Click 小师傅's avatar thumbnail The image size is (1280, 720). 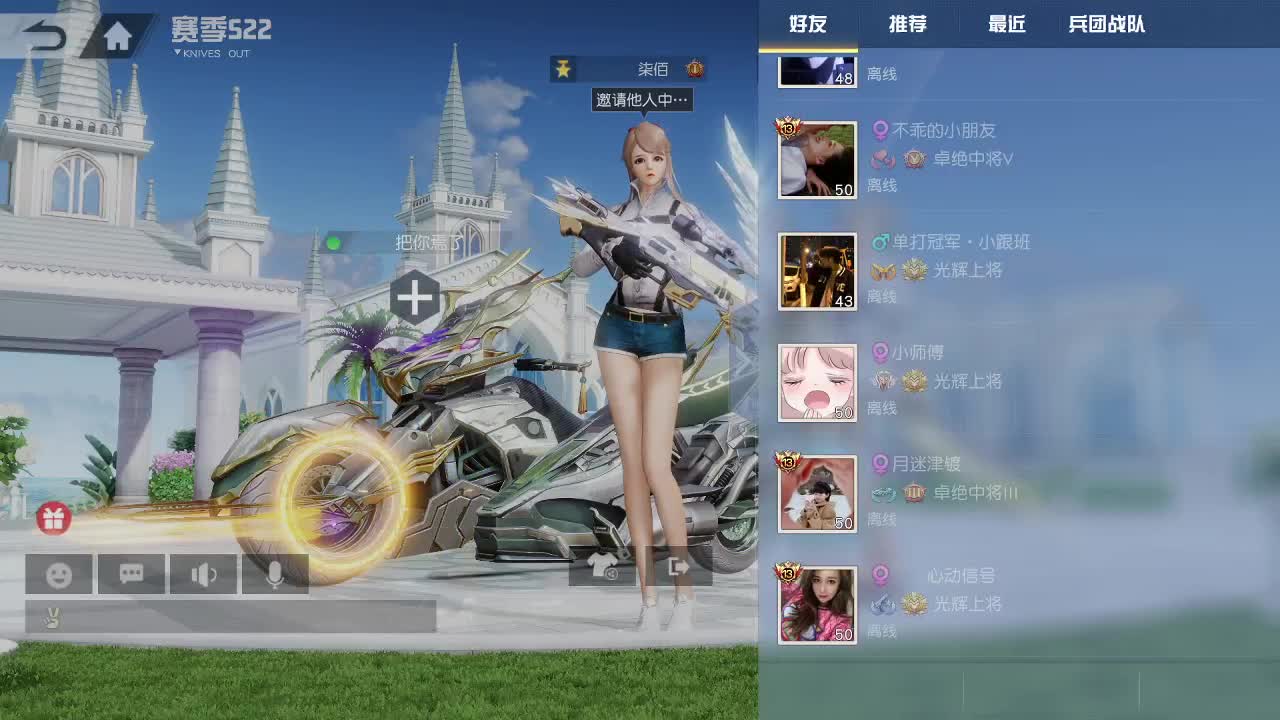pos(817,381)
